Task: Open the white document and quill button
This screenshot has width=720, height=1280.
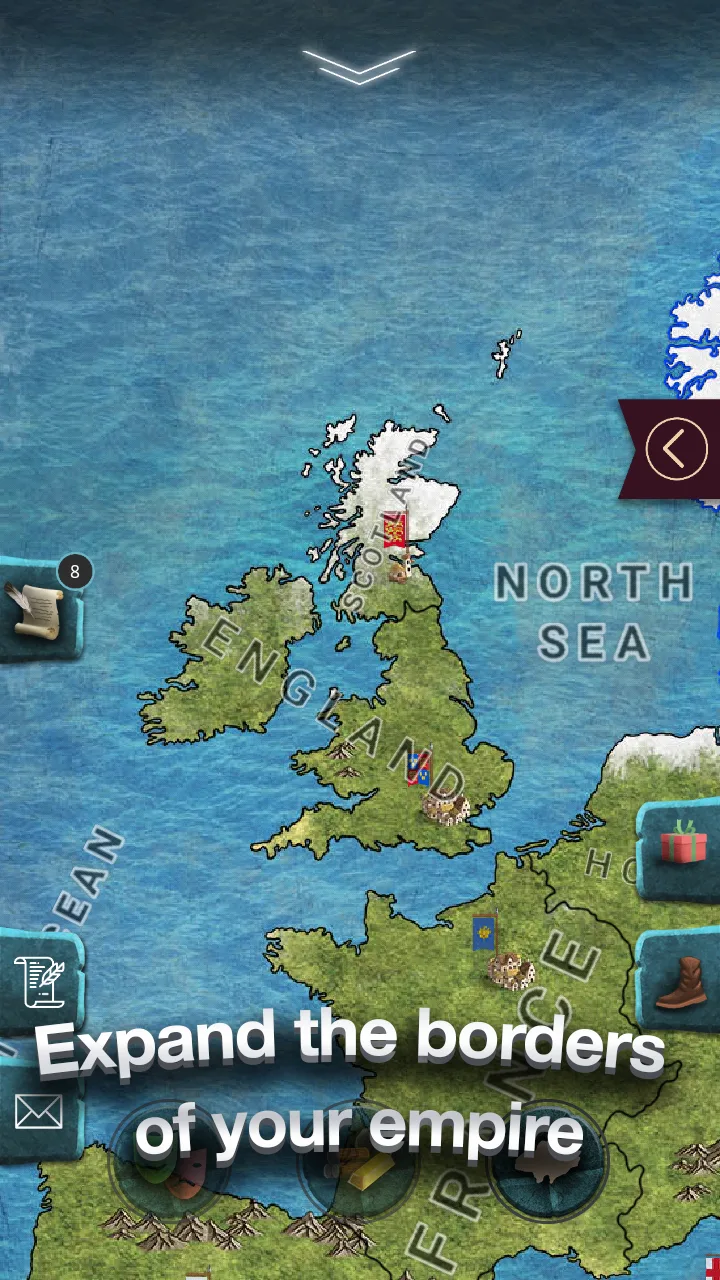Action: (x=39, y=981)
